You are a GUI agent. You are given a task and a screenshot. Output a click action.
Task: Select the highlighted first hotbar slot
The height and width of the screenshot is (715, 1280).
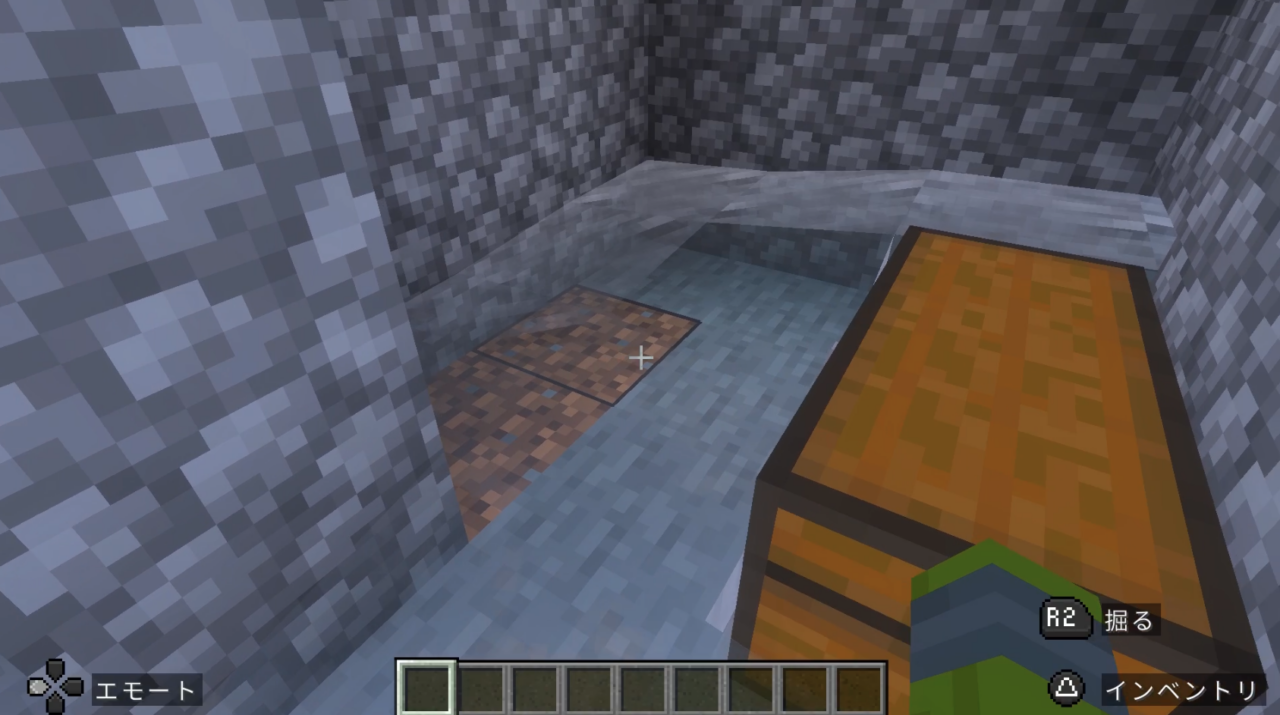pos(428,689)
